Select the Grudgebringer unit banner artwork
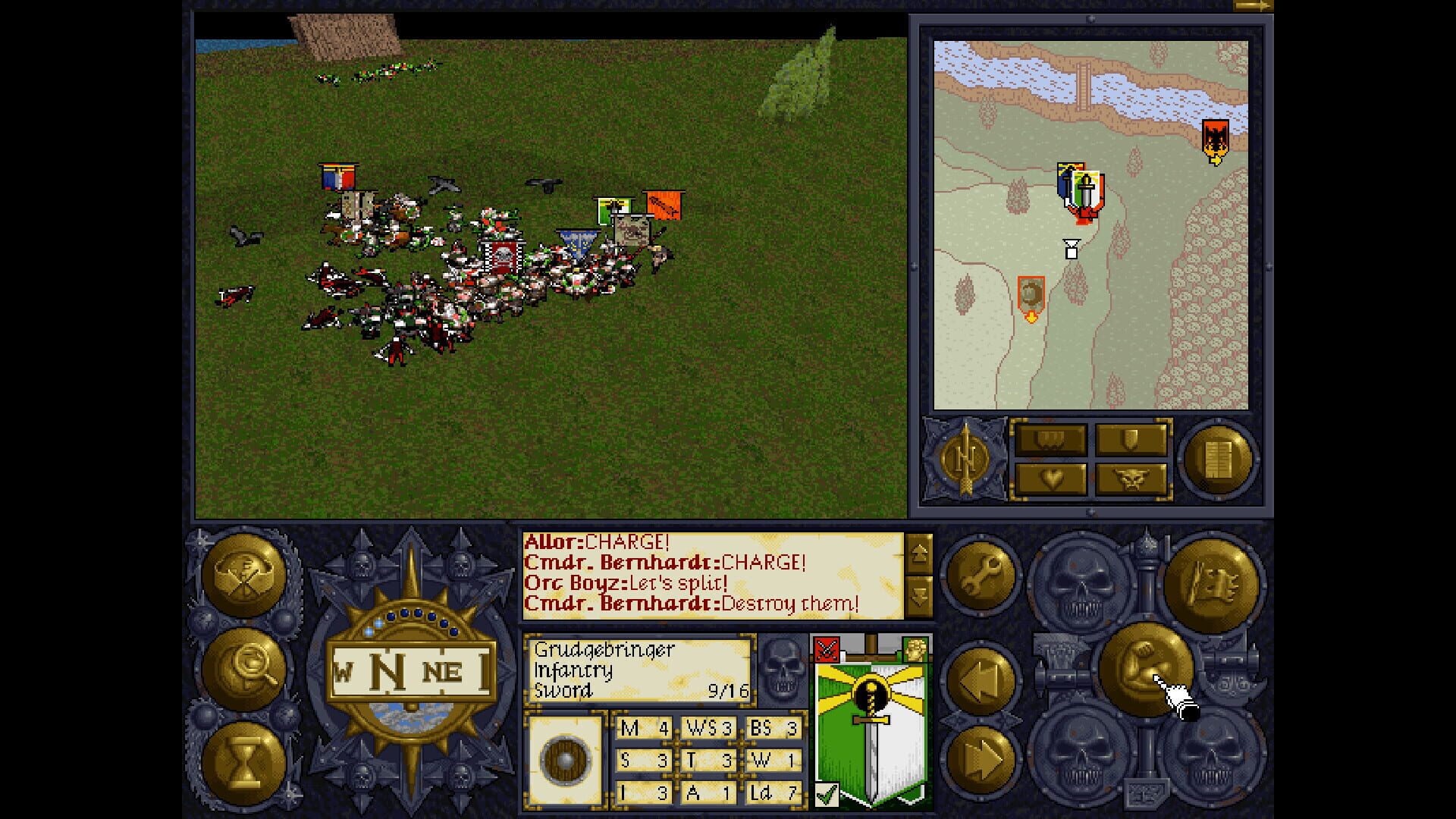 [x=871, y=720]
